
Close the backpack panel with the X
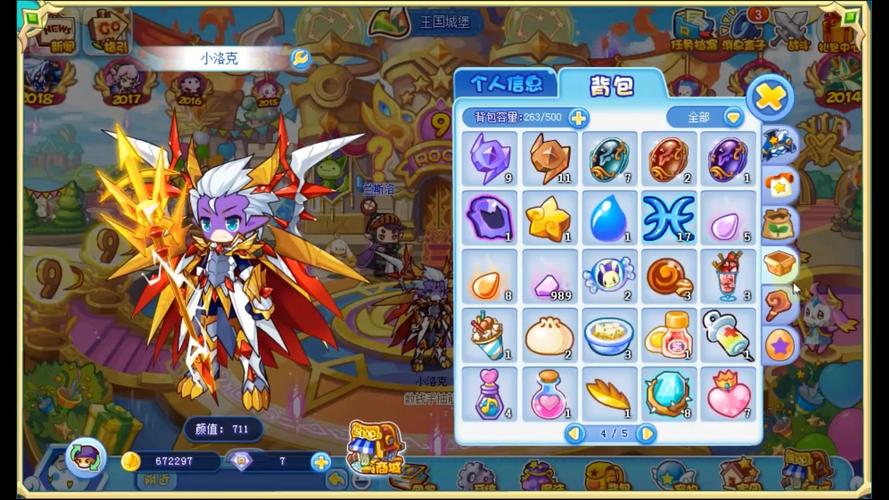[770, 98]
